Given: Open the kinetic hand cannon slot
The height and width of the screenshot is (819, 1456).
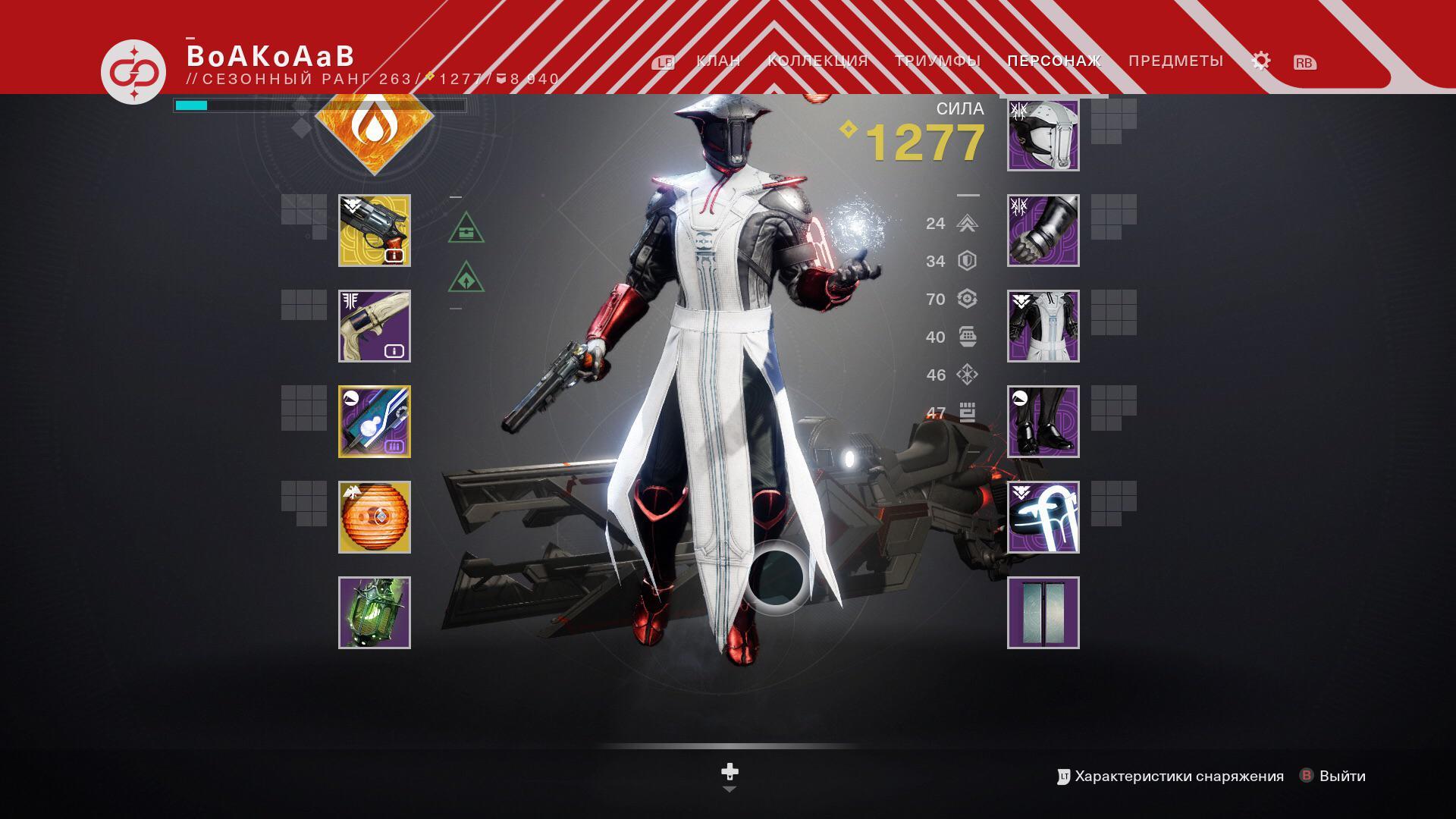Looking at the screenshot, I should coord(373,230).
